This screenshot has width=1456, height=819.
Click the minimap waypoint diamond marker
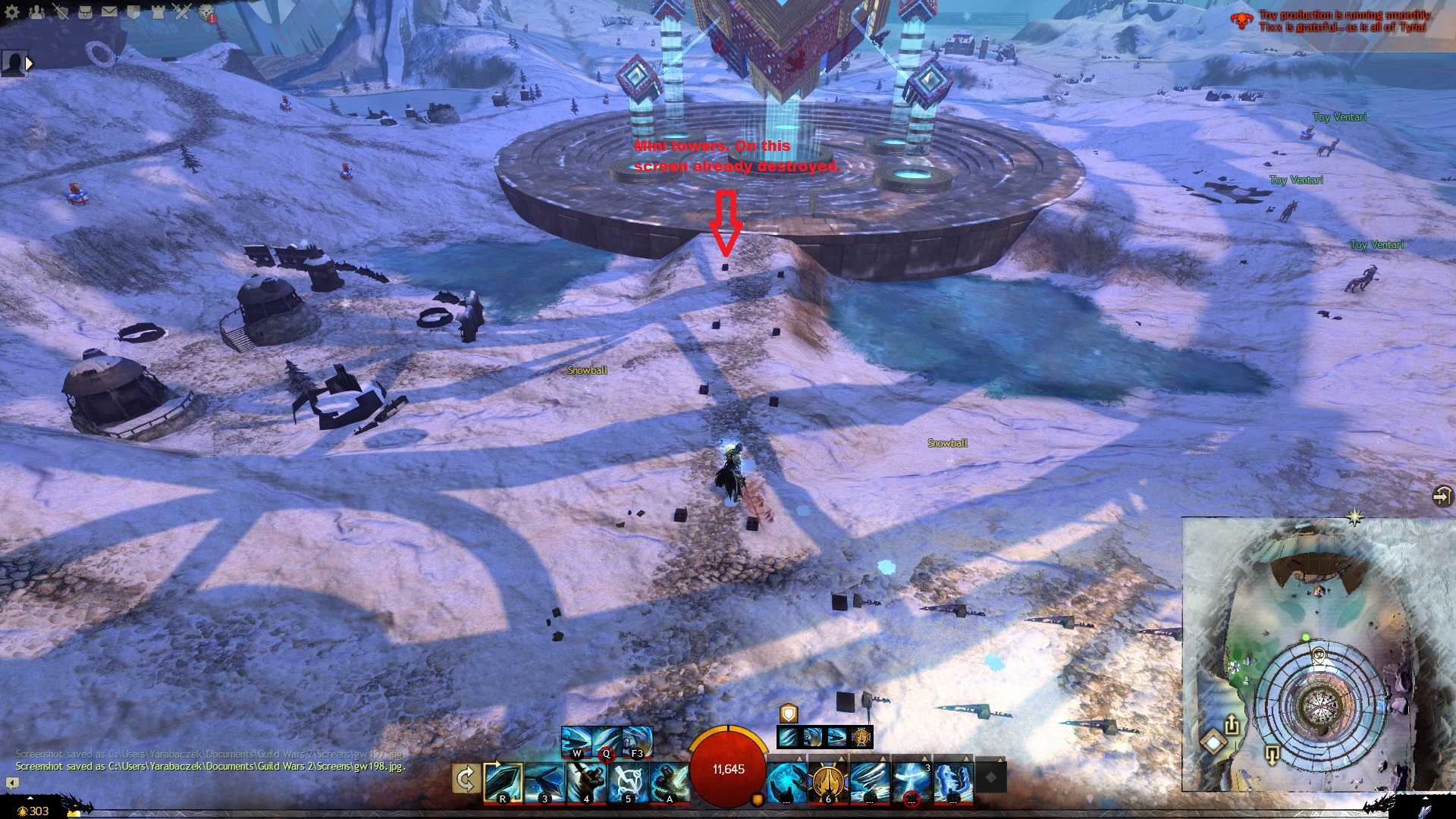[1213, 741]
